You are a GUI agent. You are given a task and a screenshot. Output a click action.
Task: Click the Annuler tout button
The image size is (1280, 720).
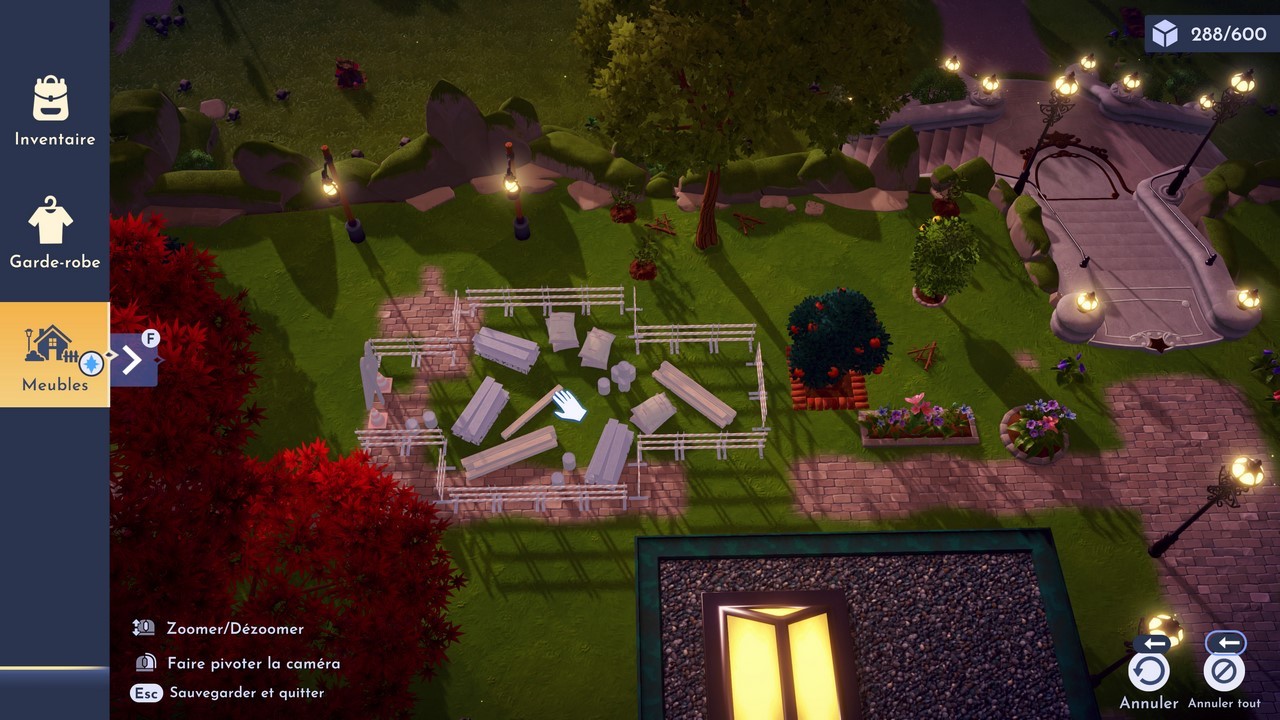point(1223,672)
